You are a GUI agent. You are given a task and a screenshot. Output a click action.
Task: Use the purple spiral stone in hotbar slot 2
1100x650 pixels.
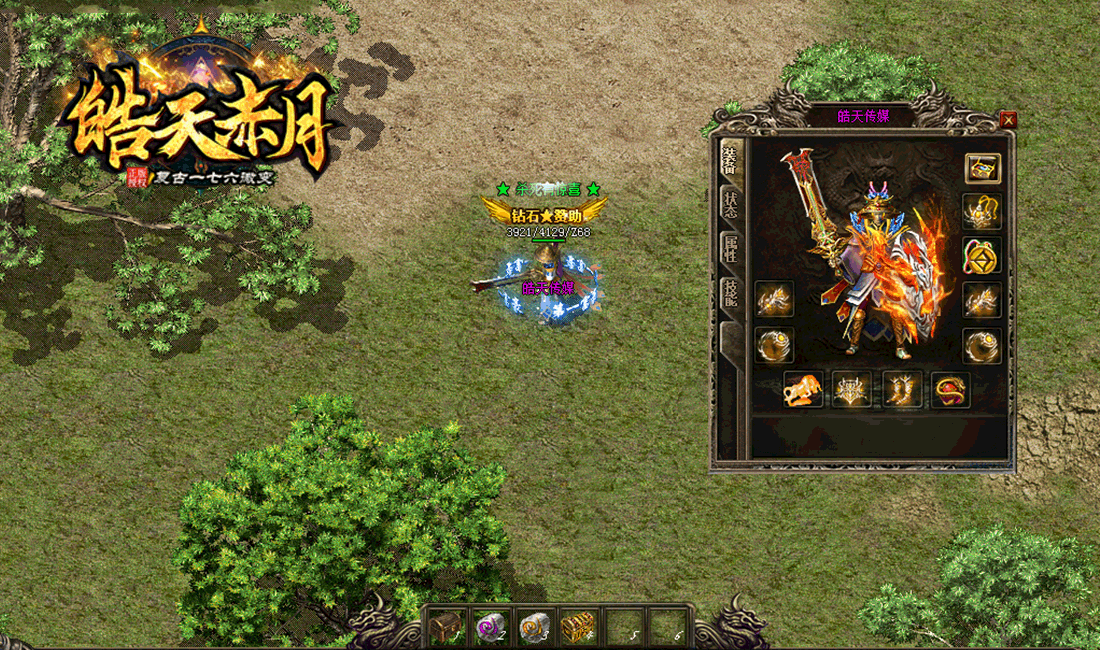tap(490, 627)
